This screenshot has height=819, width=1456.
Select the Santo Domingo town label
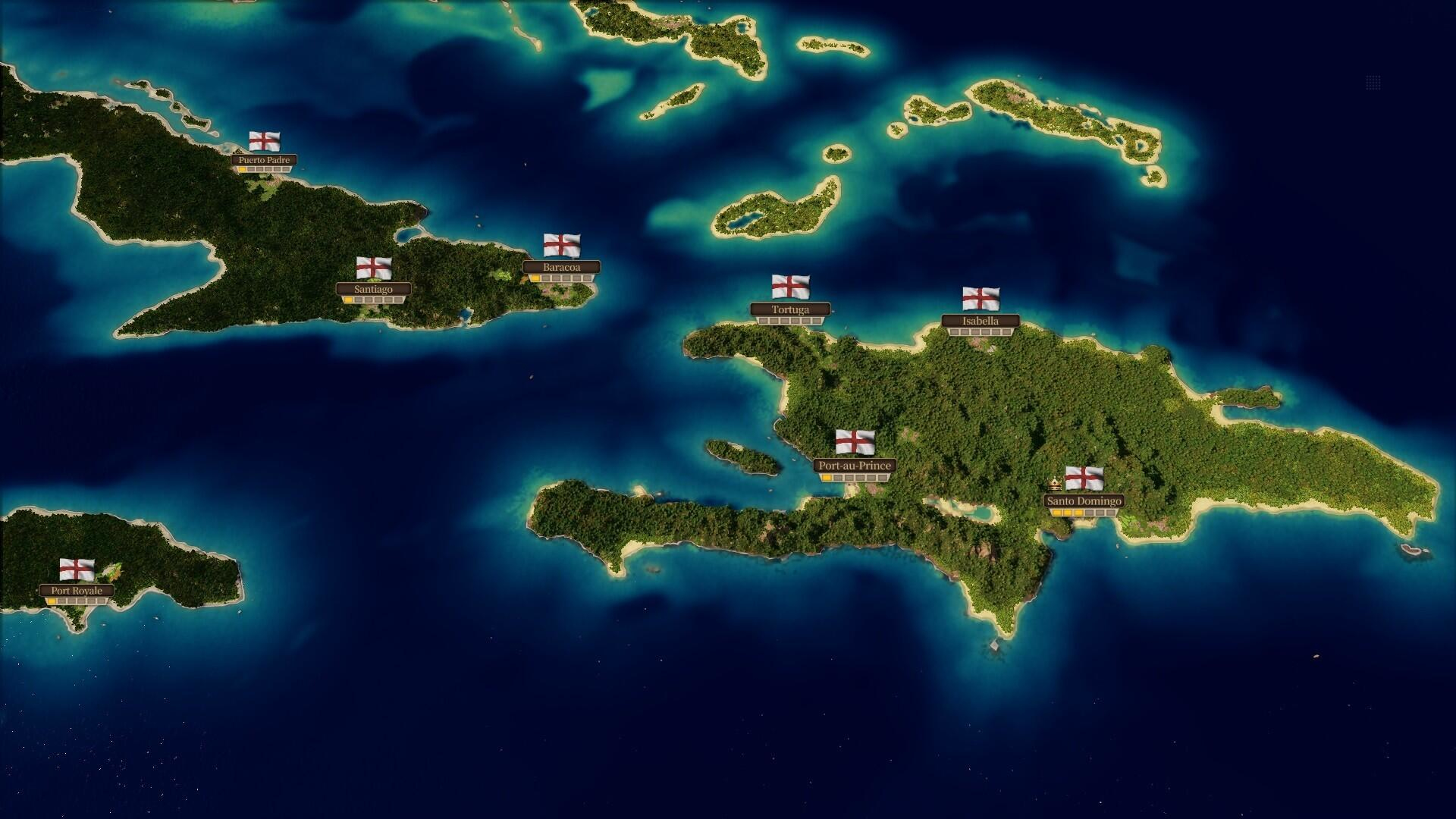(x=1085, y=500)
